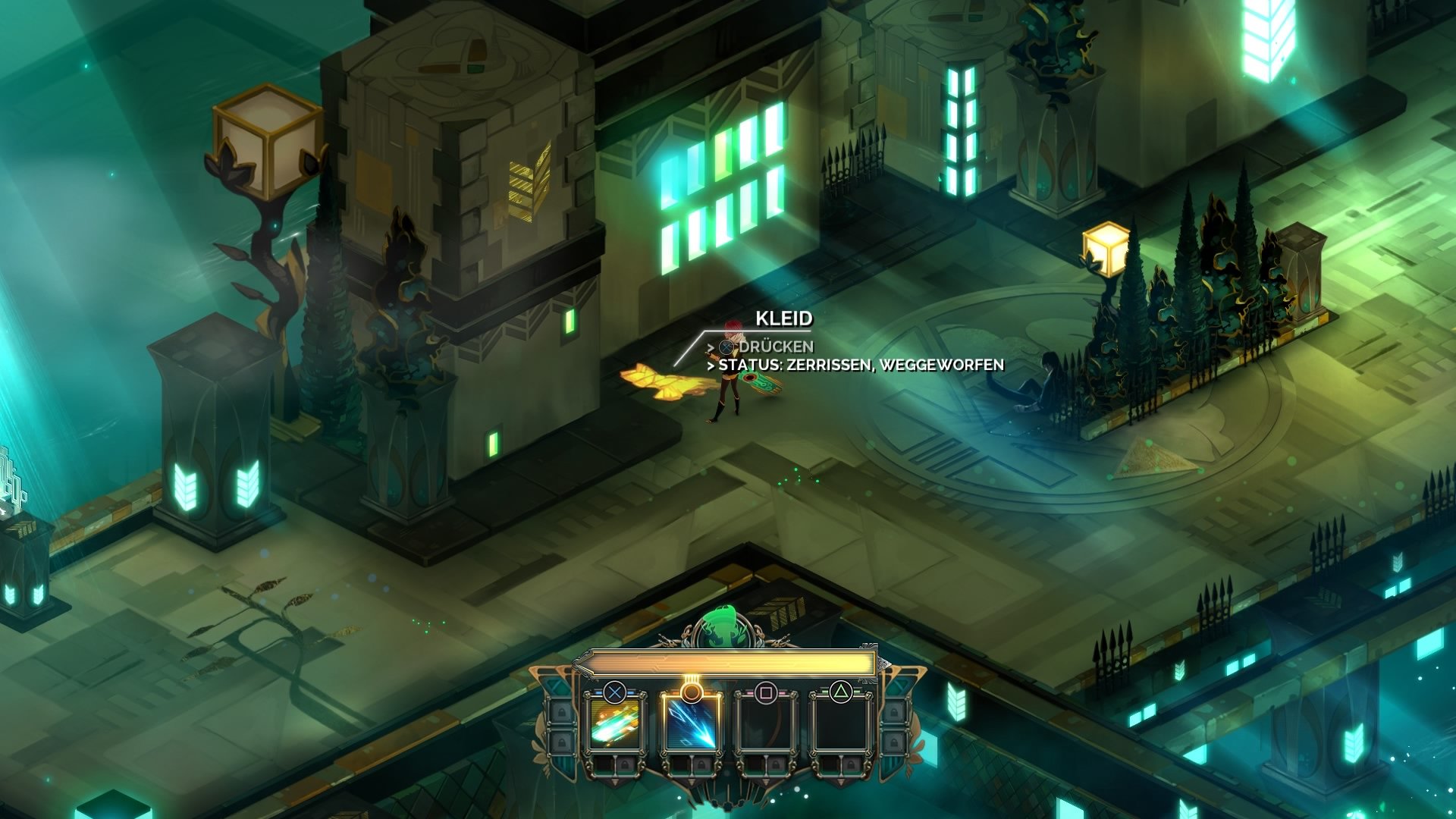The height and width of the screenshot is (819, 1456).
Task: Expand the arrow beneath the Square ability frame
Action: 765,782
